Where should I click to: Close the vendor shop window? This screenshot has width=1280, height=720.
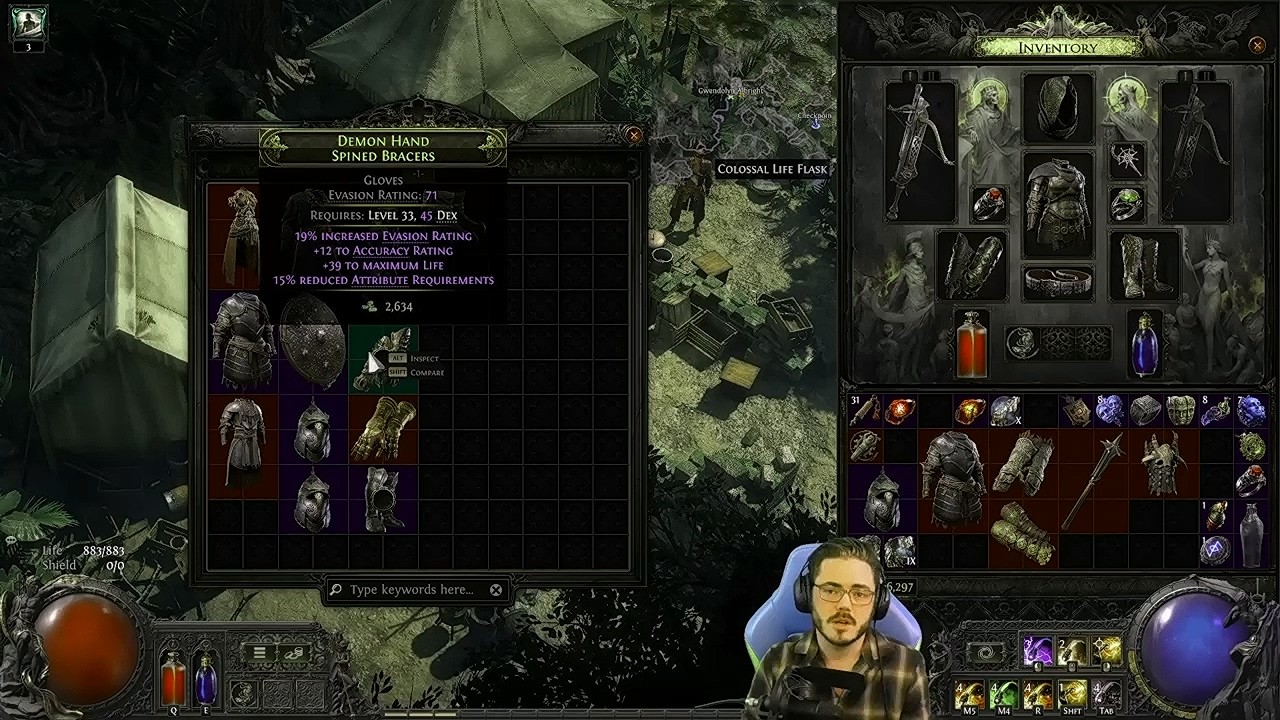coord(633,135)
